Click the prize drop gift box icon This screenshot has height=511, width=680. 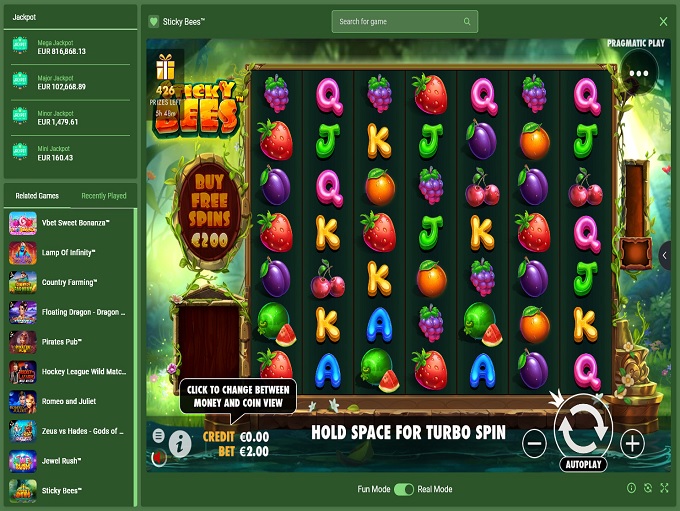coord(165,68)
